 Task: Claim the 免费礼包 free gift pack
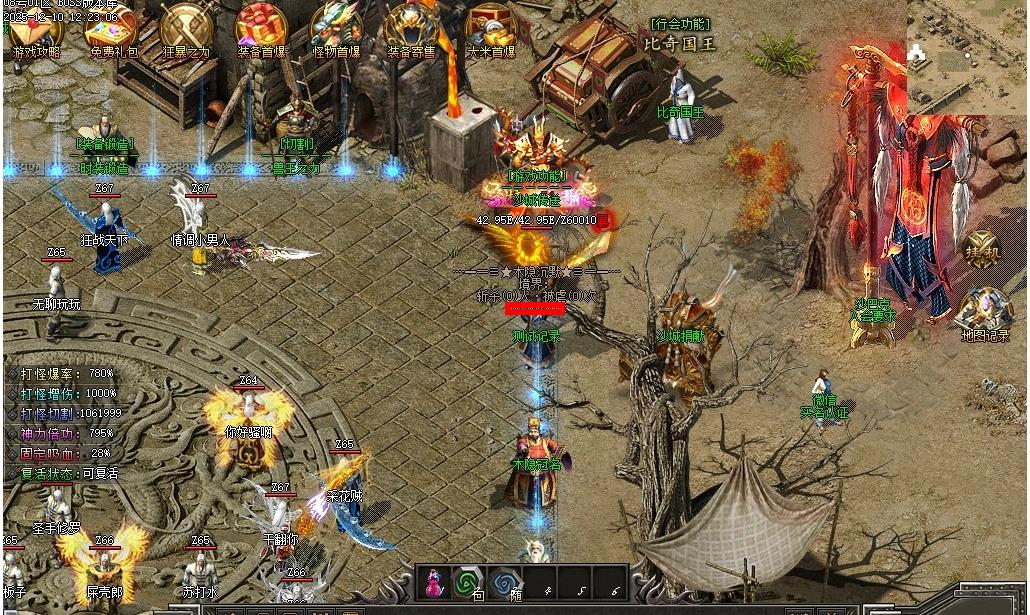pyautogui.click(x=113, y=28)
